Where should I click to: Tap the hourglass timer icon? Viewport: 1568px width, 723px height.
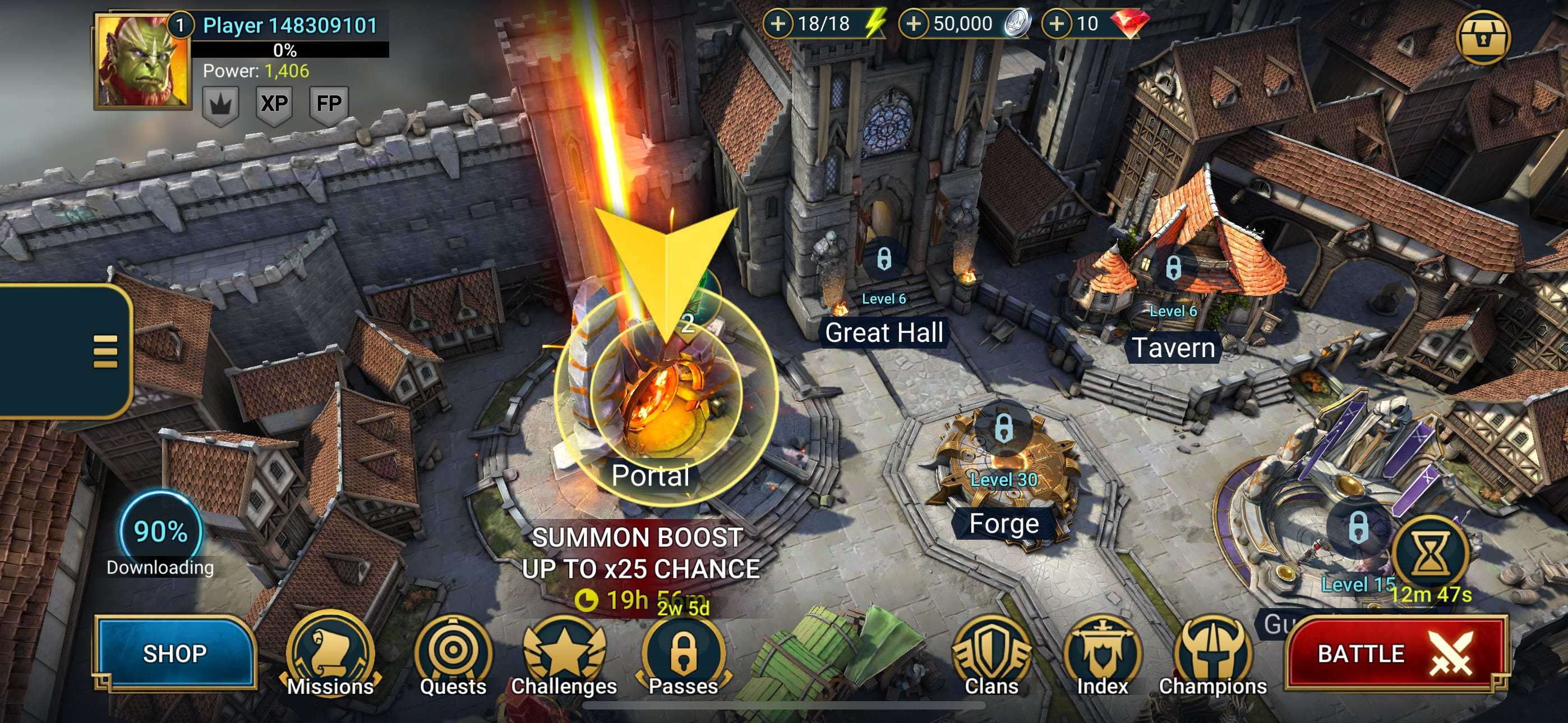(1431, 554)
